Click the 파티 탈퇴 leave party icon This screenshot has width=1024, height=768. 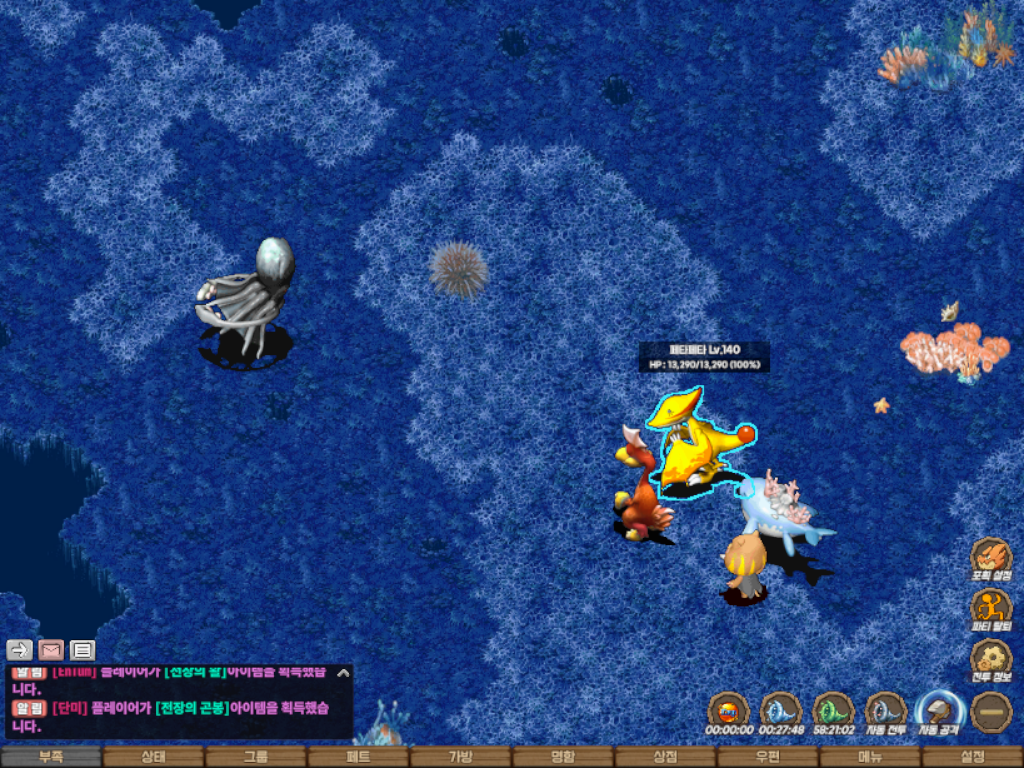[991, 607]
